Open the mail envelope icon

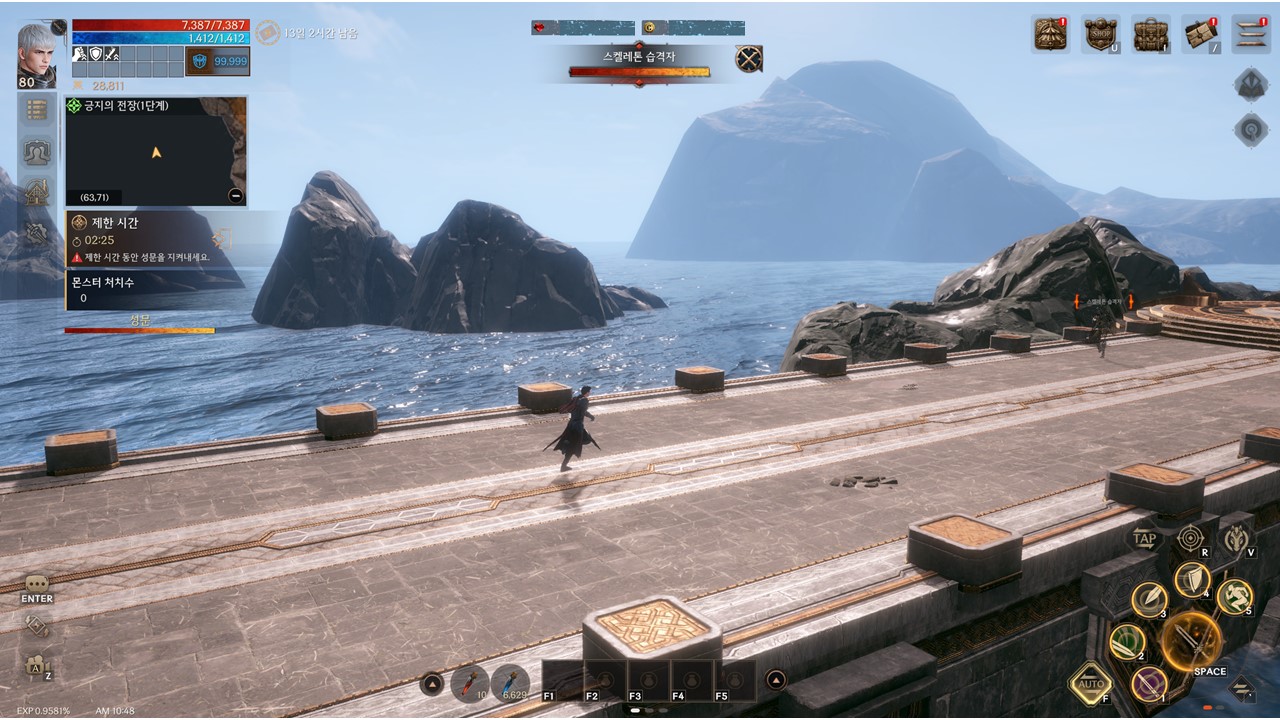tap(1200, 34)
